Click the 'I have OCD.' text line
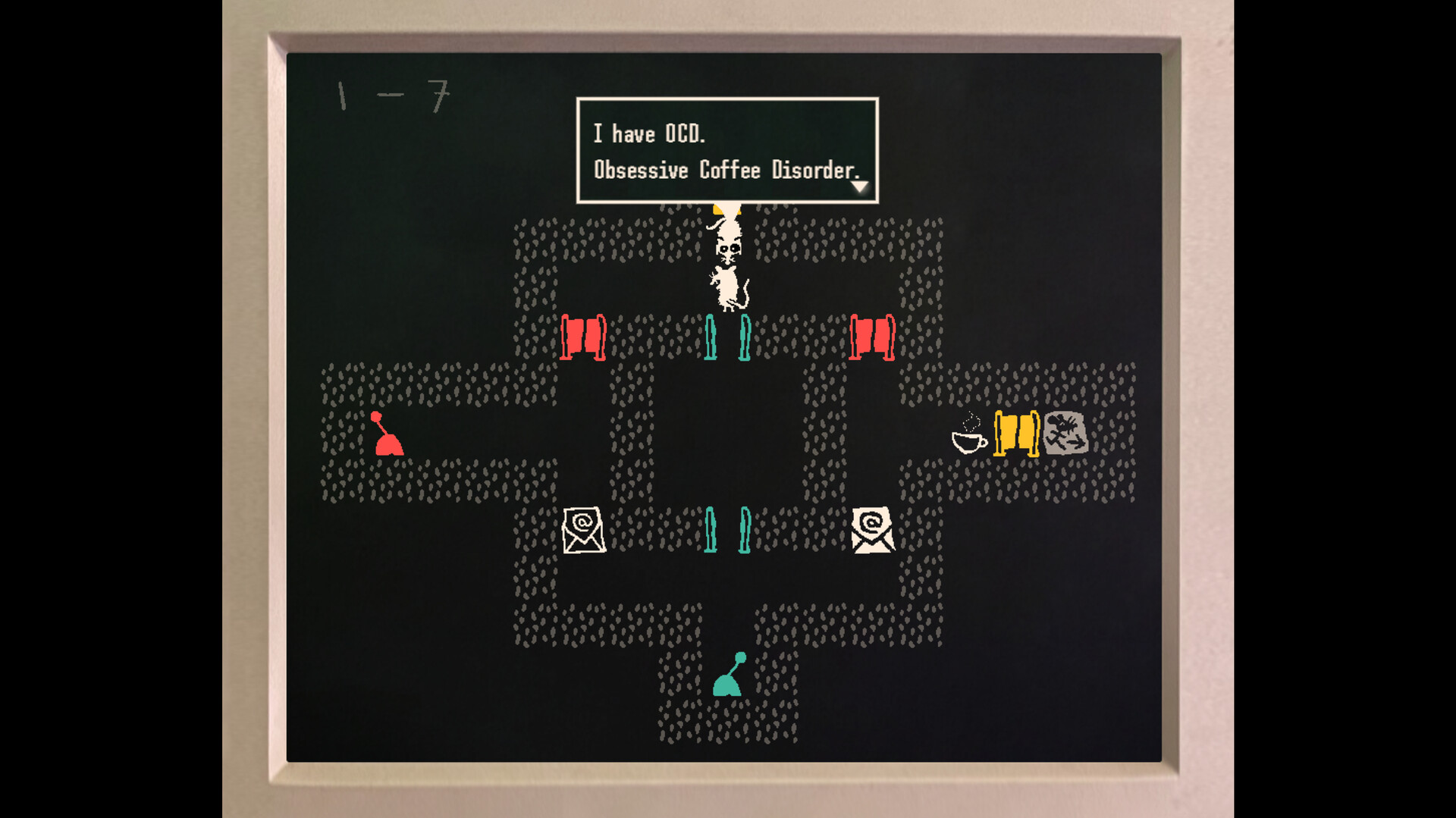 (651, 134)
